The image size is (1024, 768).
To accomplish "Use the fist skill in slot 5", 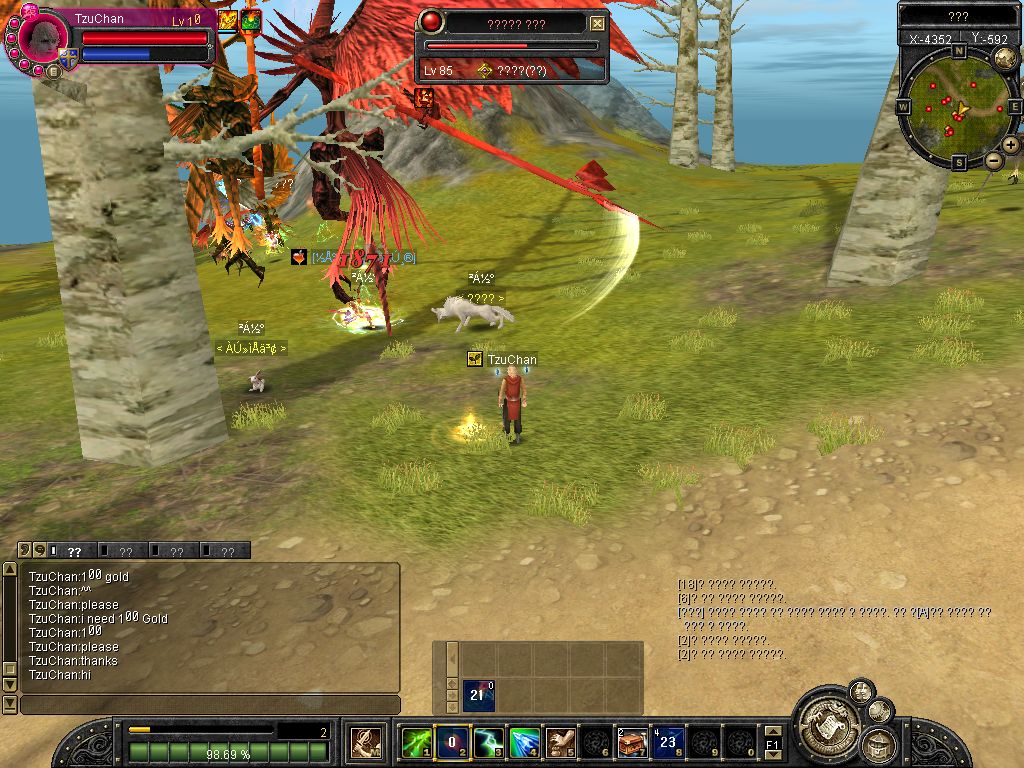I will (560, 742).
